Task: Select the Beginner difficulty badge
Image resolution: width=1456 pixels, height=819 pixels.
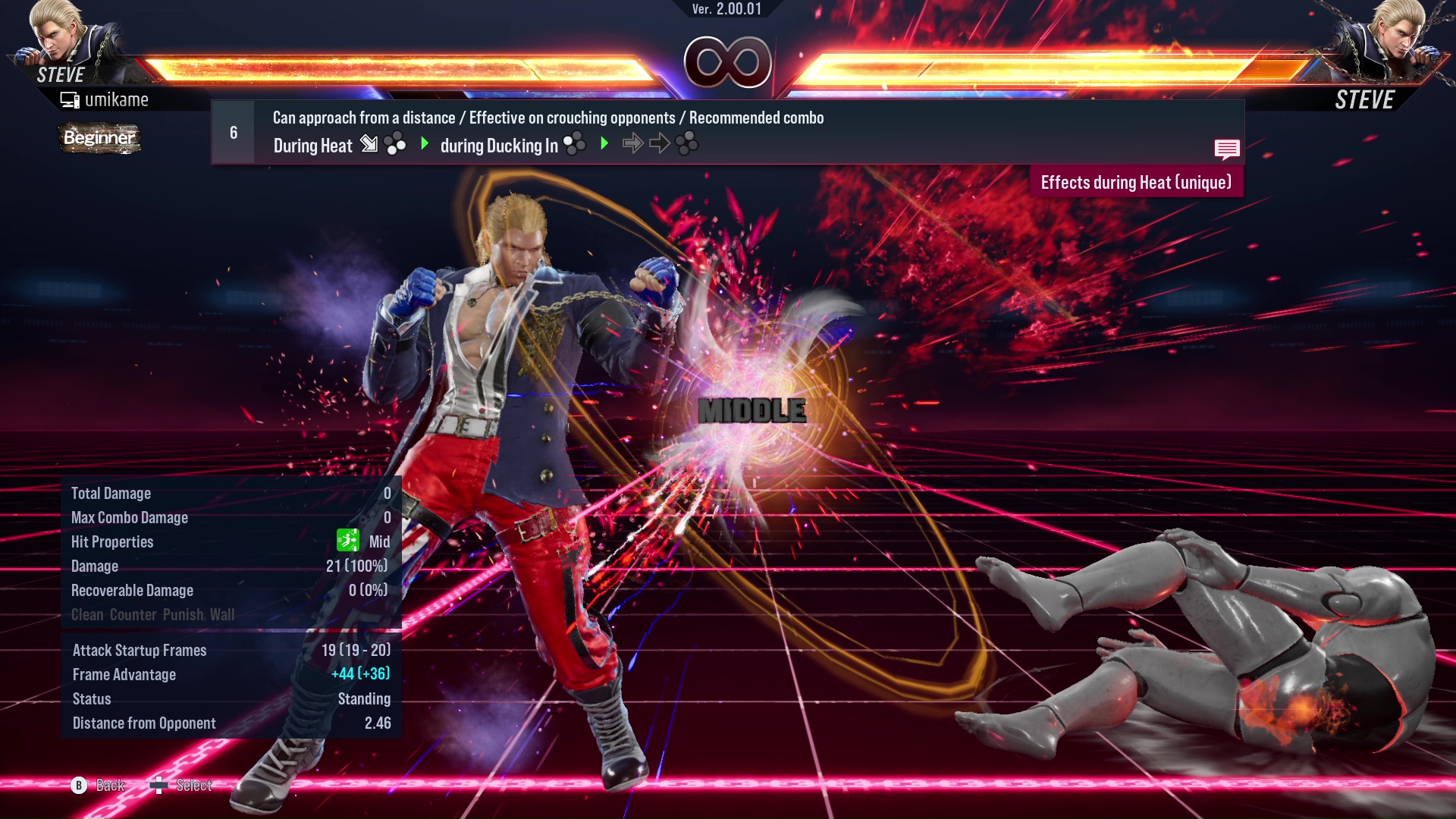Action: 99,139
